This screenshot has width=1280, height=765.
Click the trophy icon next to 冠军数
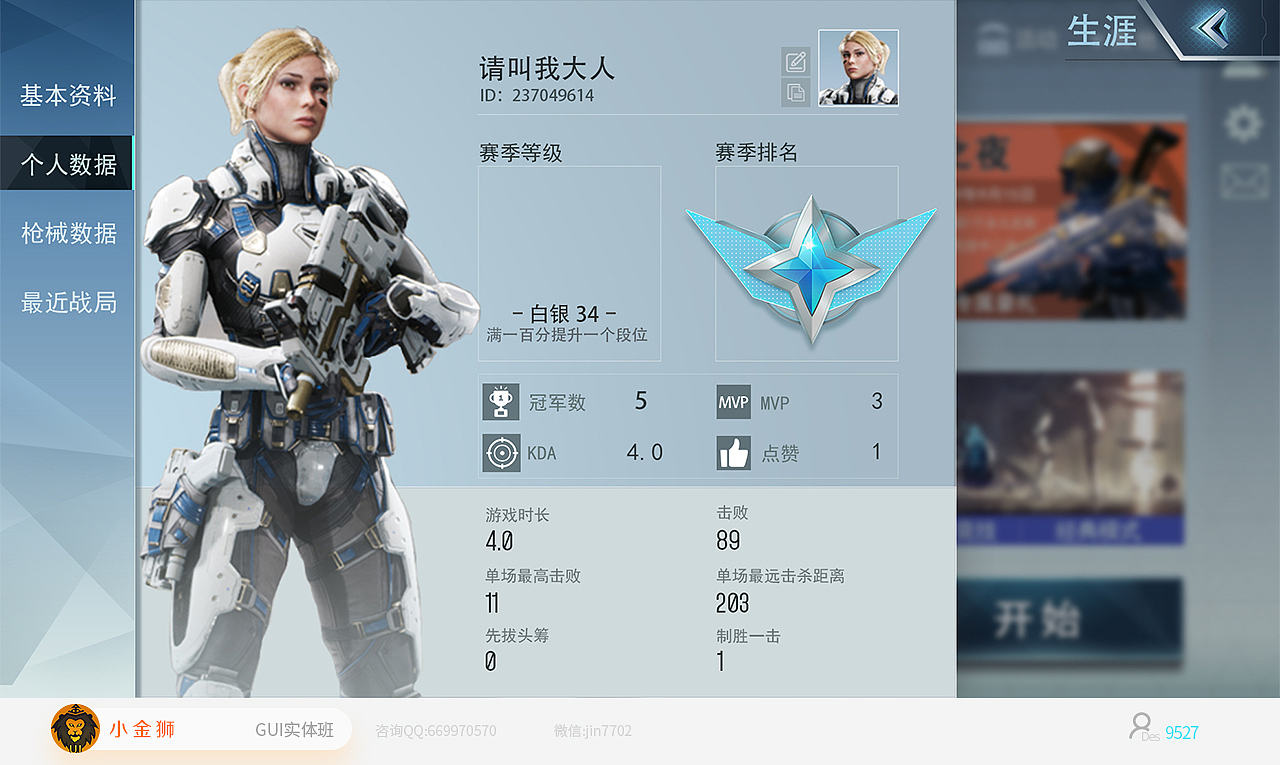pos(501,401)
